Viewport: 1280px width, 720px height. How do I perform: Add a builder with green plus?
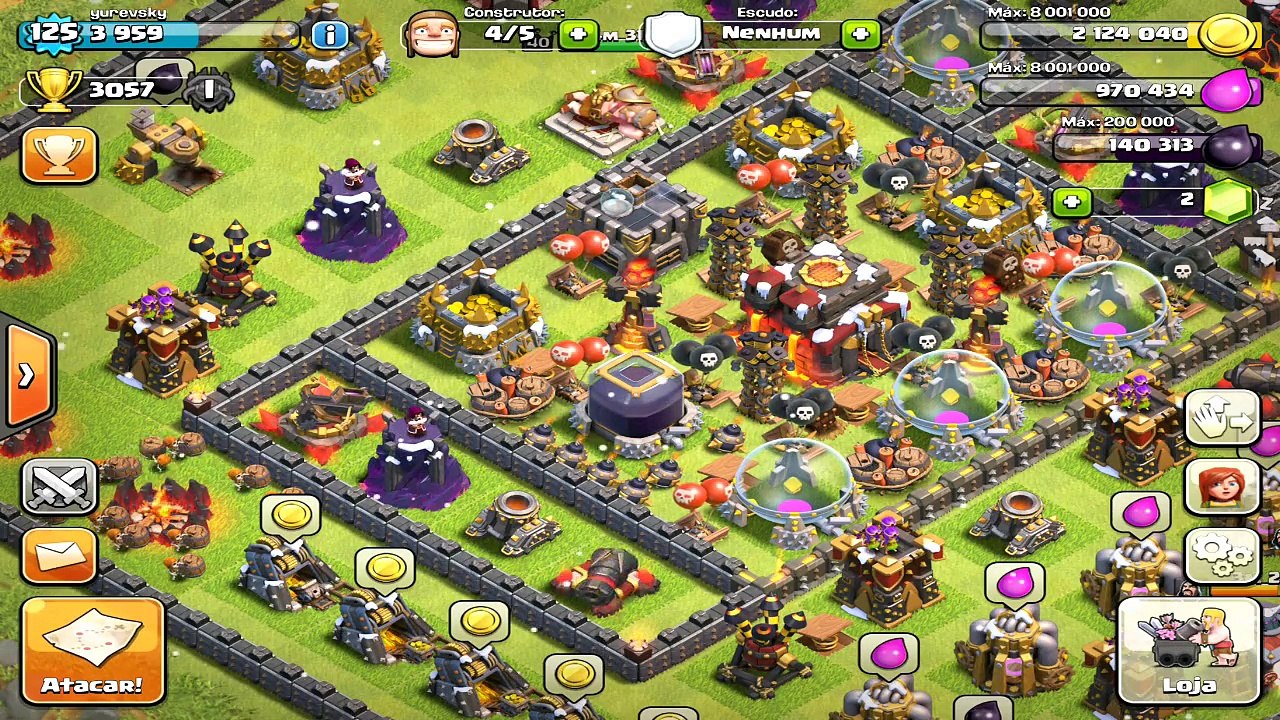point(578,35)
